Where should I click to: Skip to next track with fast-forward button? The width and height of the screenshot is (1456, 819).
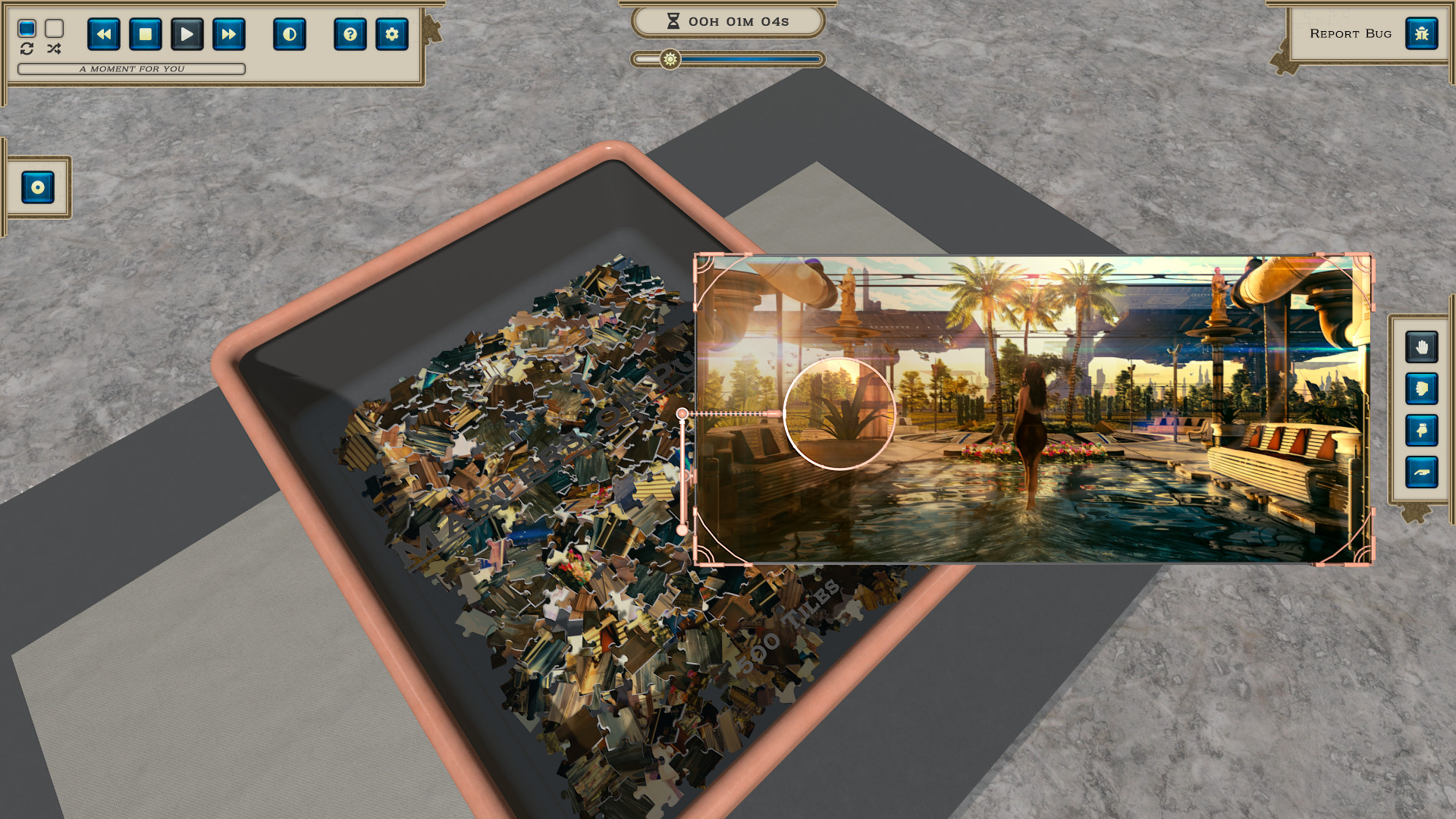(229, 34)
